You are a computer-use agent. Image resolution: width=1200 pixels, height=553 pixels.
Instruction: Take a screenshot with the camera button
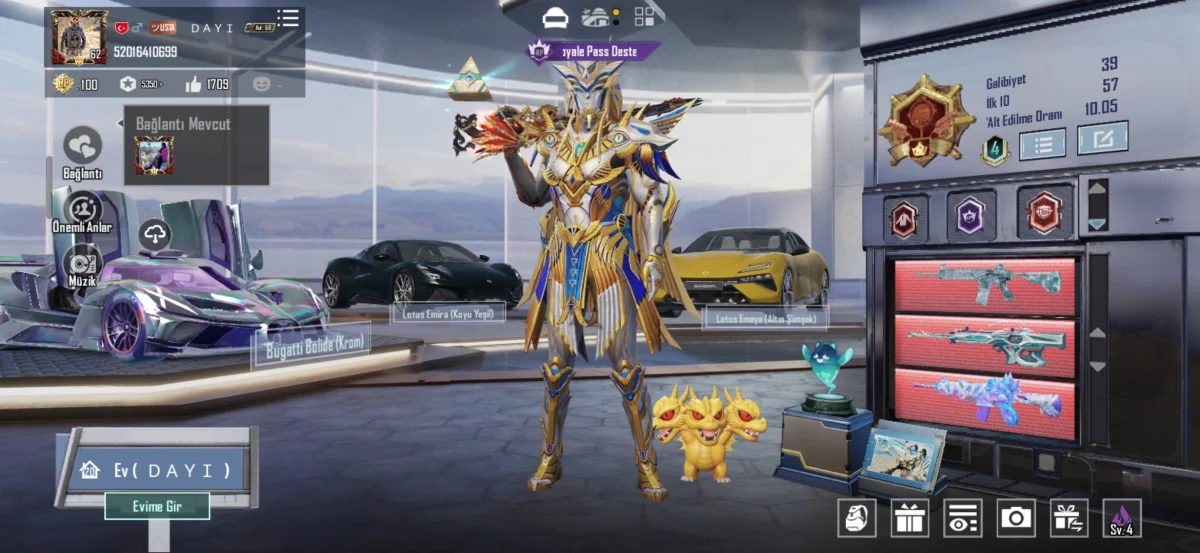click(x=1016, y=518)
